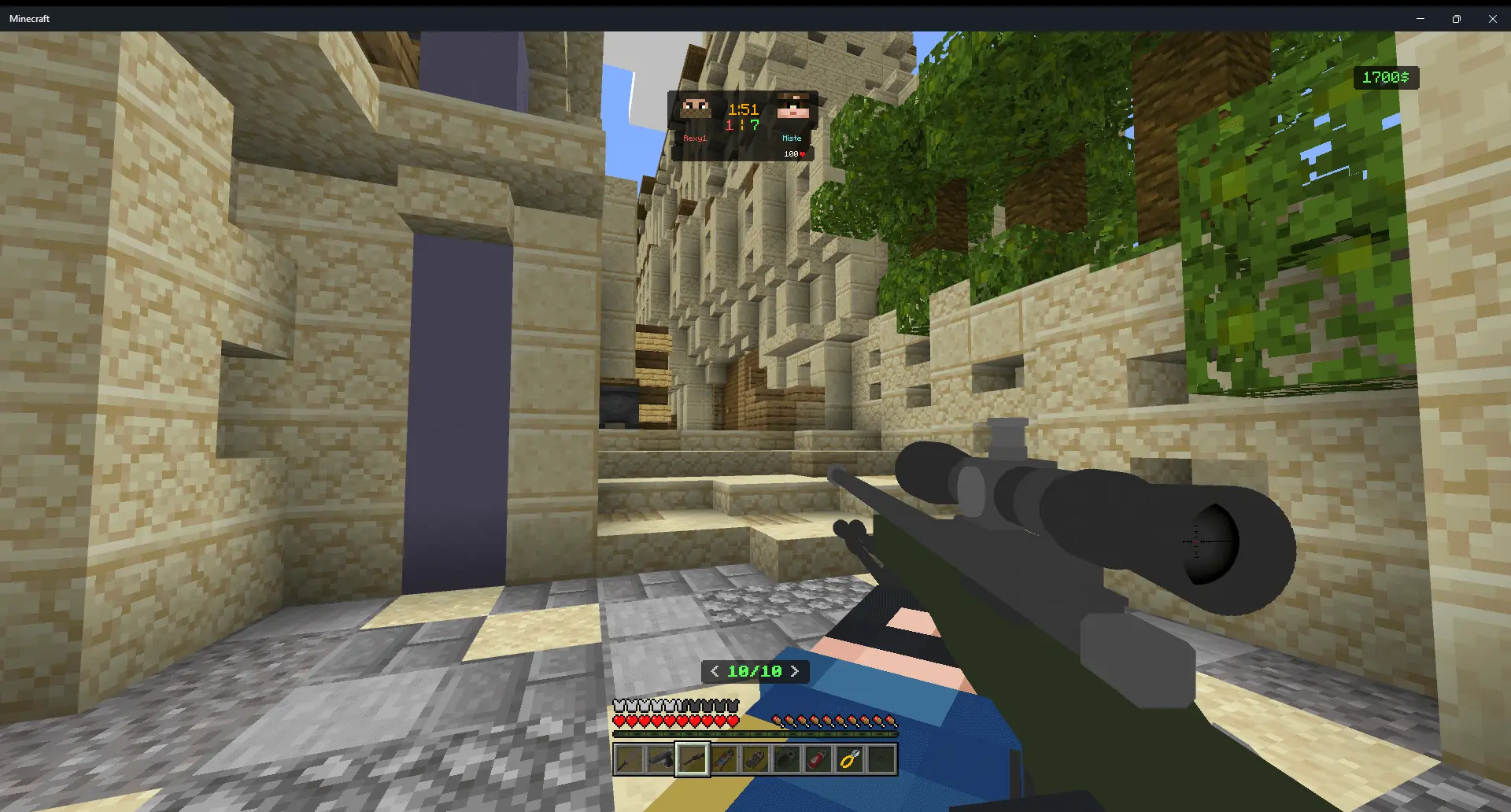Choose the pistol in the hotbar

point(660,759)
